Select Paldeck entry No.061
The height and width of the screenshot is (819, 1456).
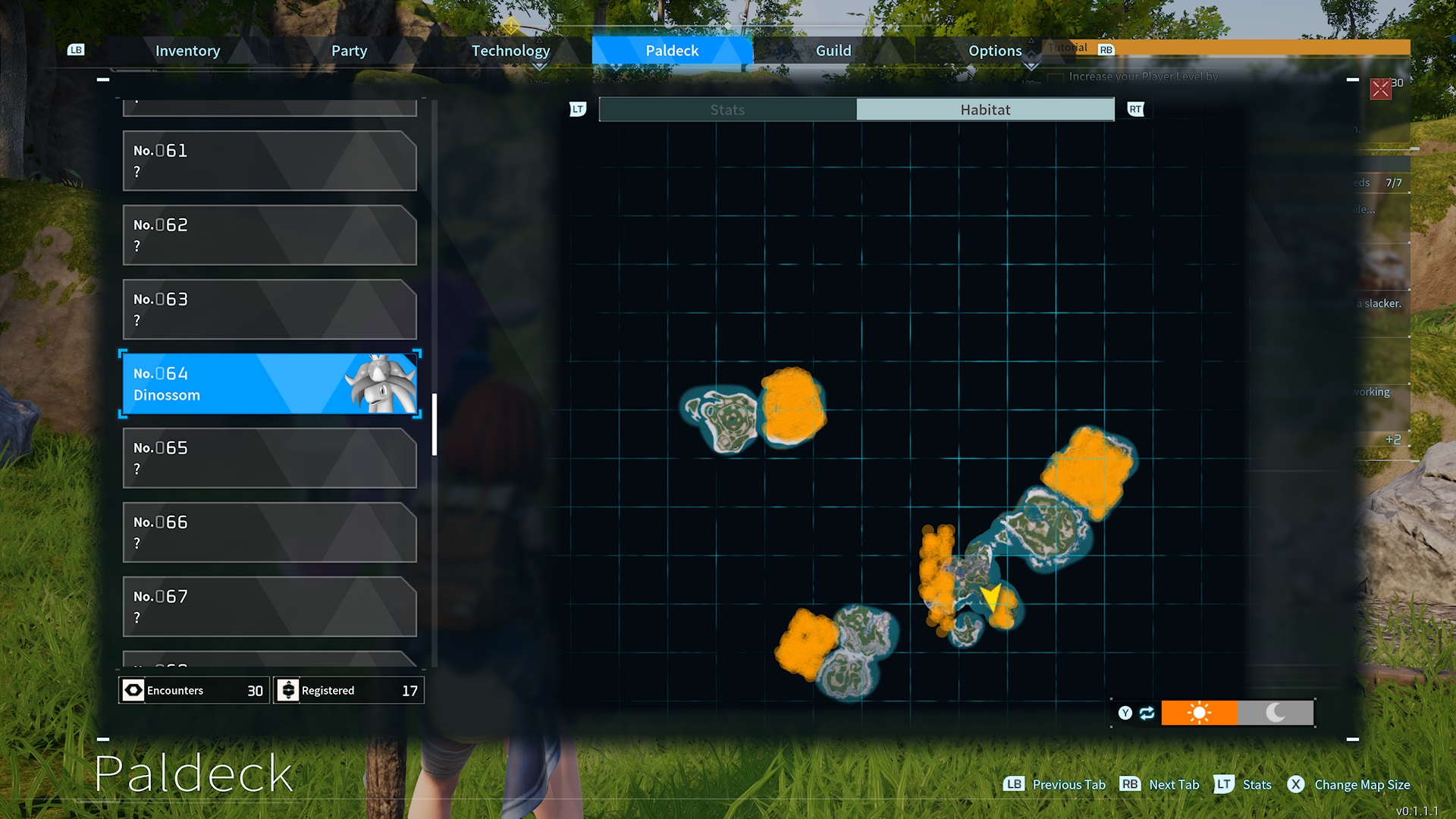point(269,161)
